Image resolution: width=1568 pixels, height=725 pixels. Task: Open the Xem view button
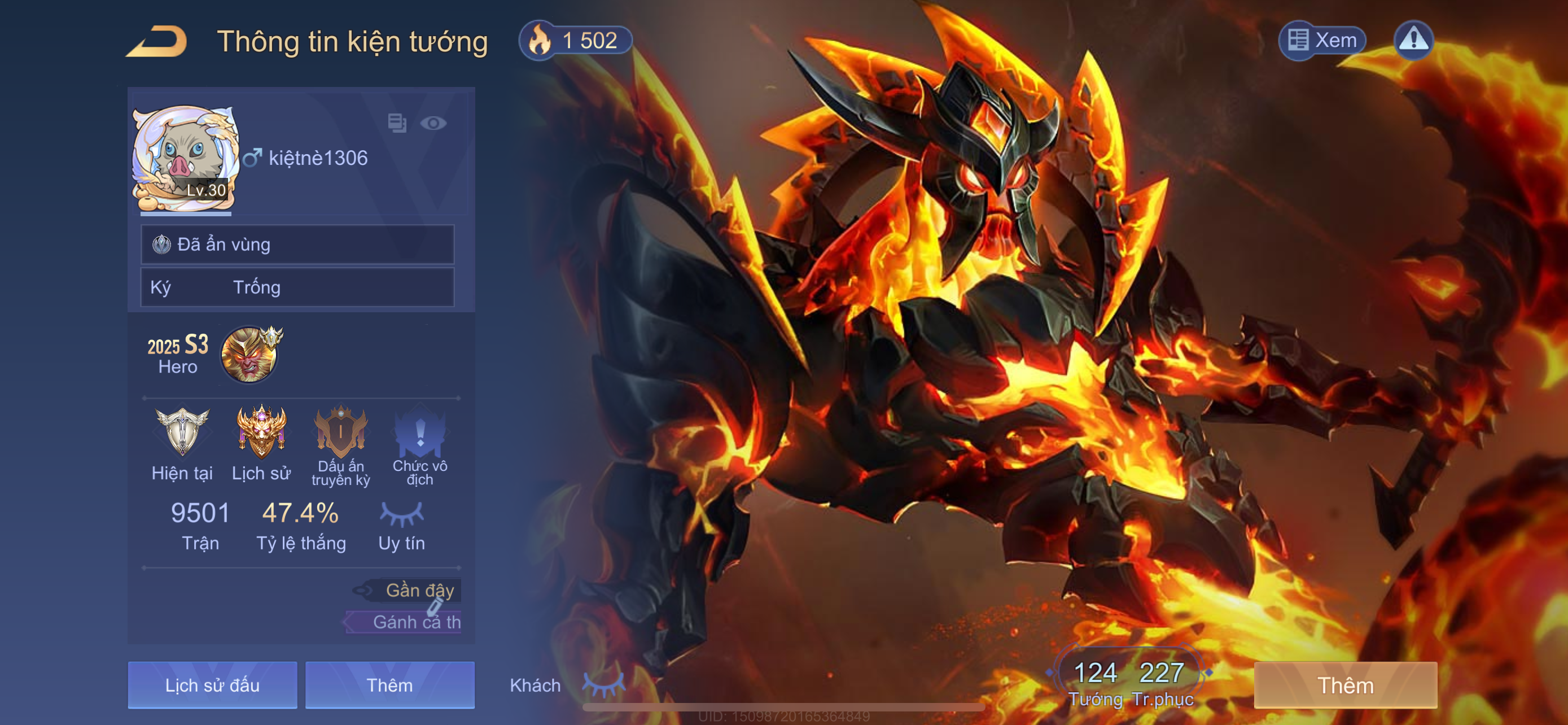point(1322,40)
